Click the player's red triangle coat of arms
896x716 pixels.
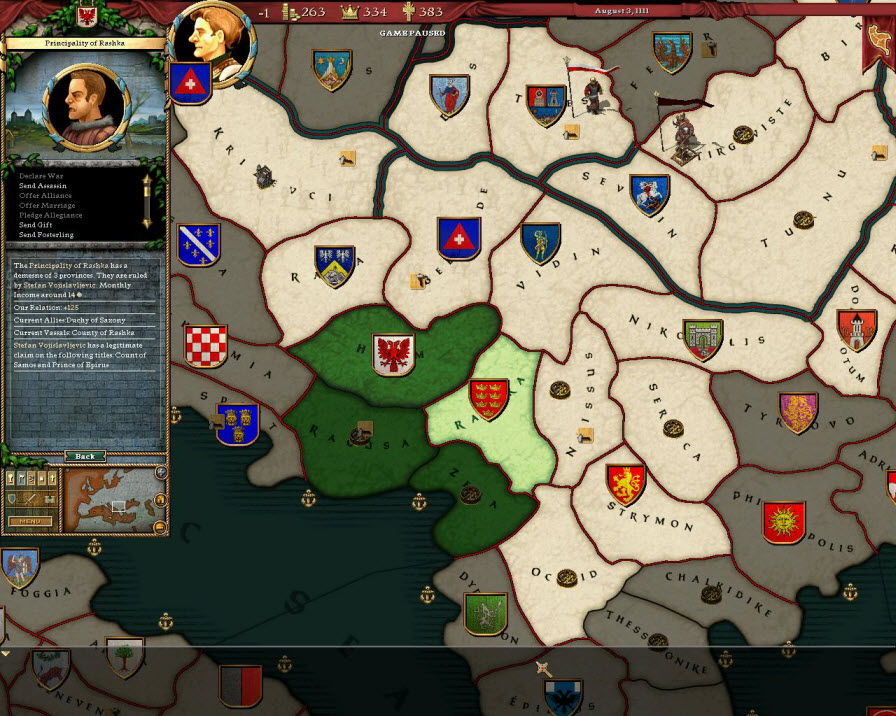coord(188,85)
